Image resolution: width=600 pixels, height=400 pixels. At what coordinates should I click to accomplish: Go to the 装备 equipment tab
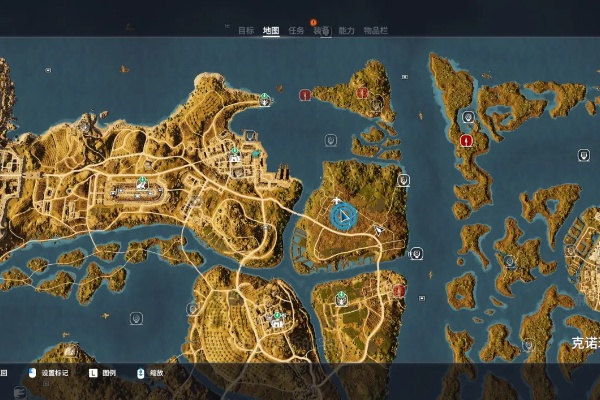[x=321, y=31]
